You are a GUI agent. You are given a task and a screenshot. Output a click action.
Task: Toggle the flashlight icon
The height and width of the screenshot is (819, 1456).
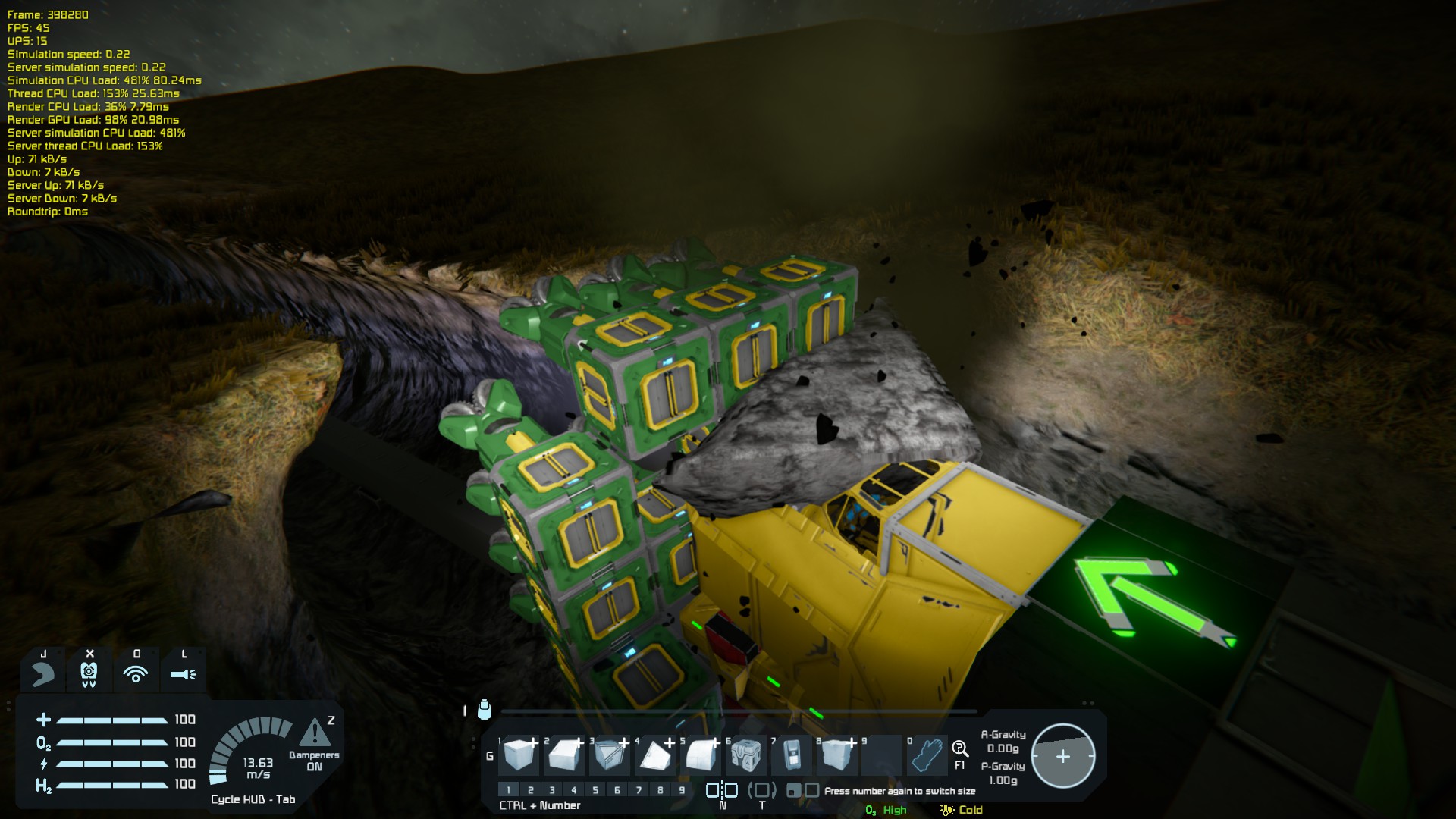(183, 673)
